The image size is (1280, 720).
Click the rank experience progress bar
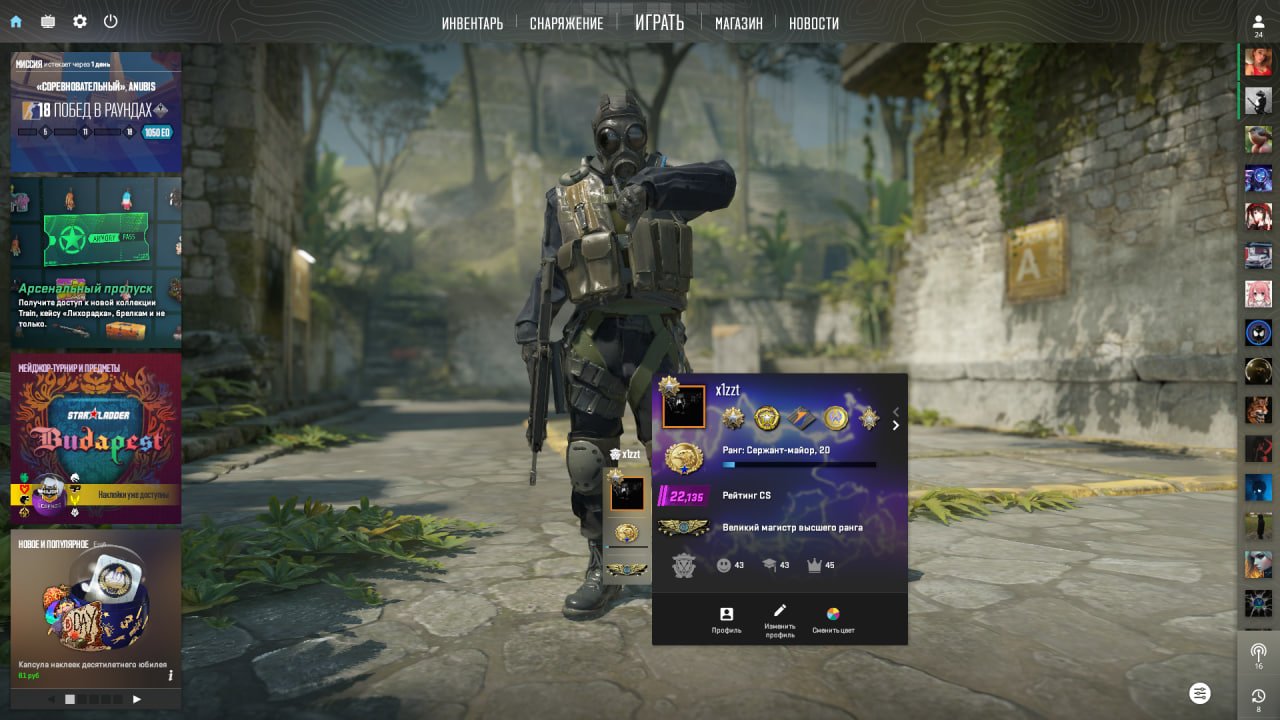[800, 464]
